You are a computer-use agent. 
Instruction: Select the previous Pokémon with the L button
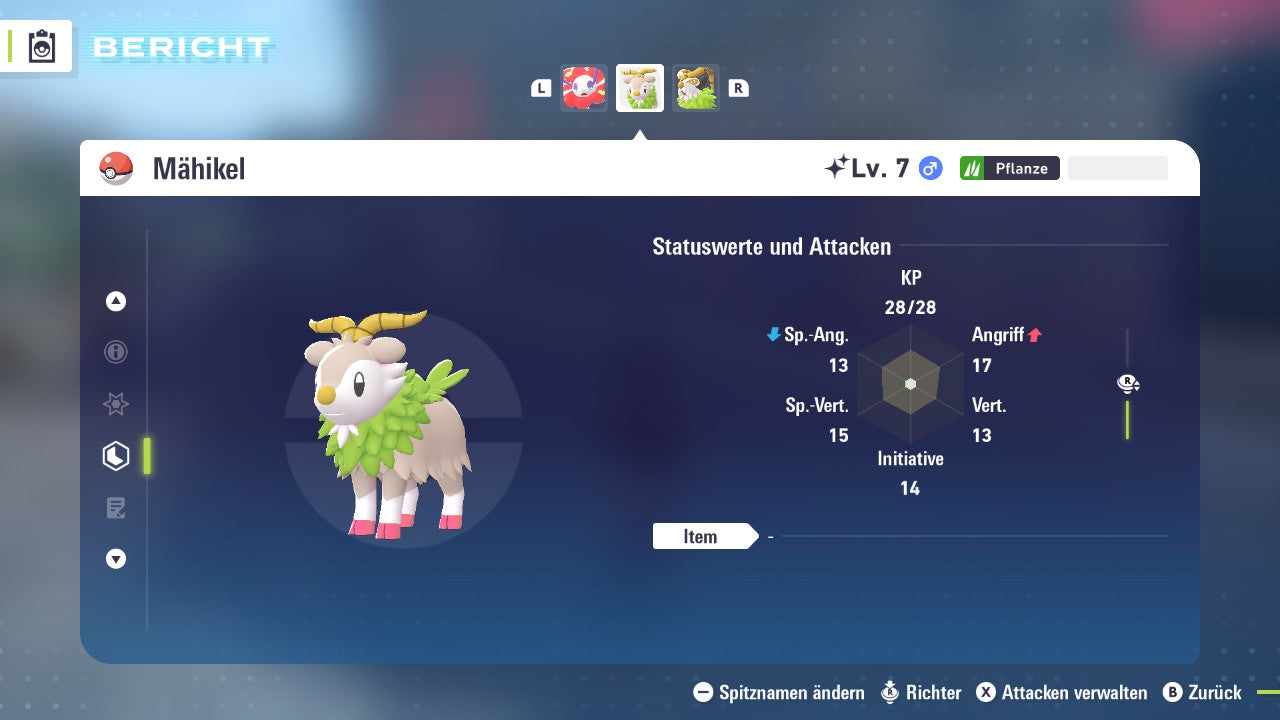[540, 88]
